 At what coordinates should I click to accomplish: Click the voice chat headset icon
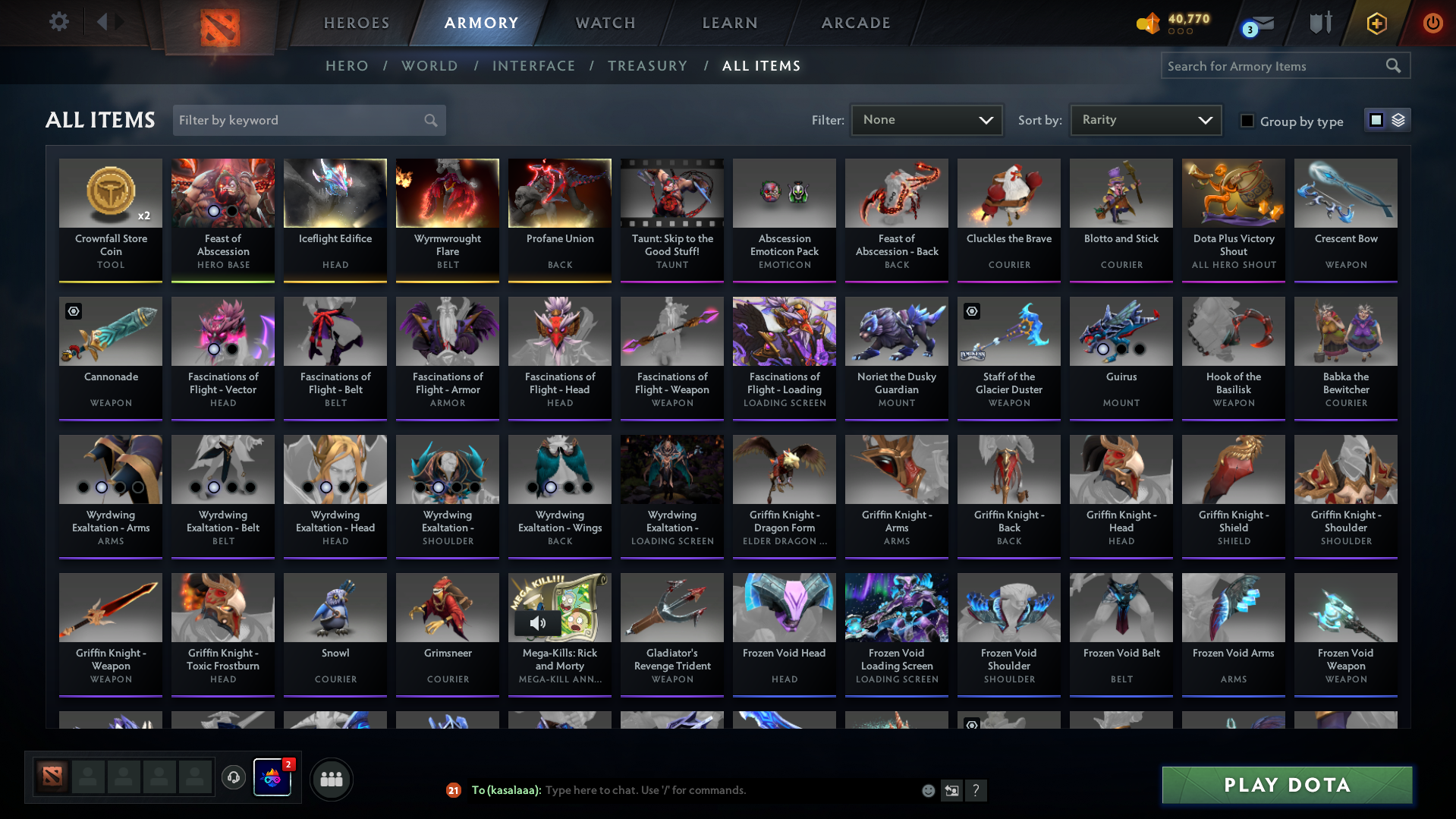233,778
